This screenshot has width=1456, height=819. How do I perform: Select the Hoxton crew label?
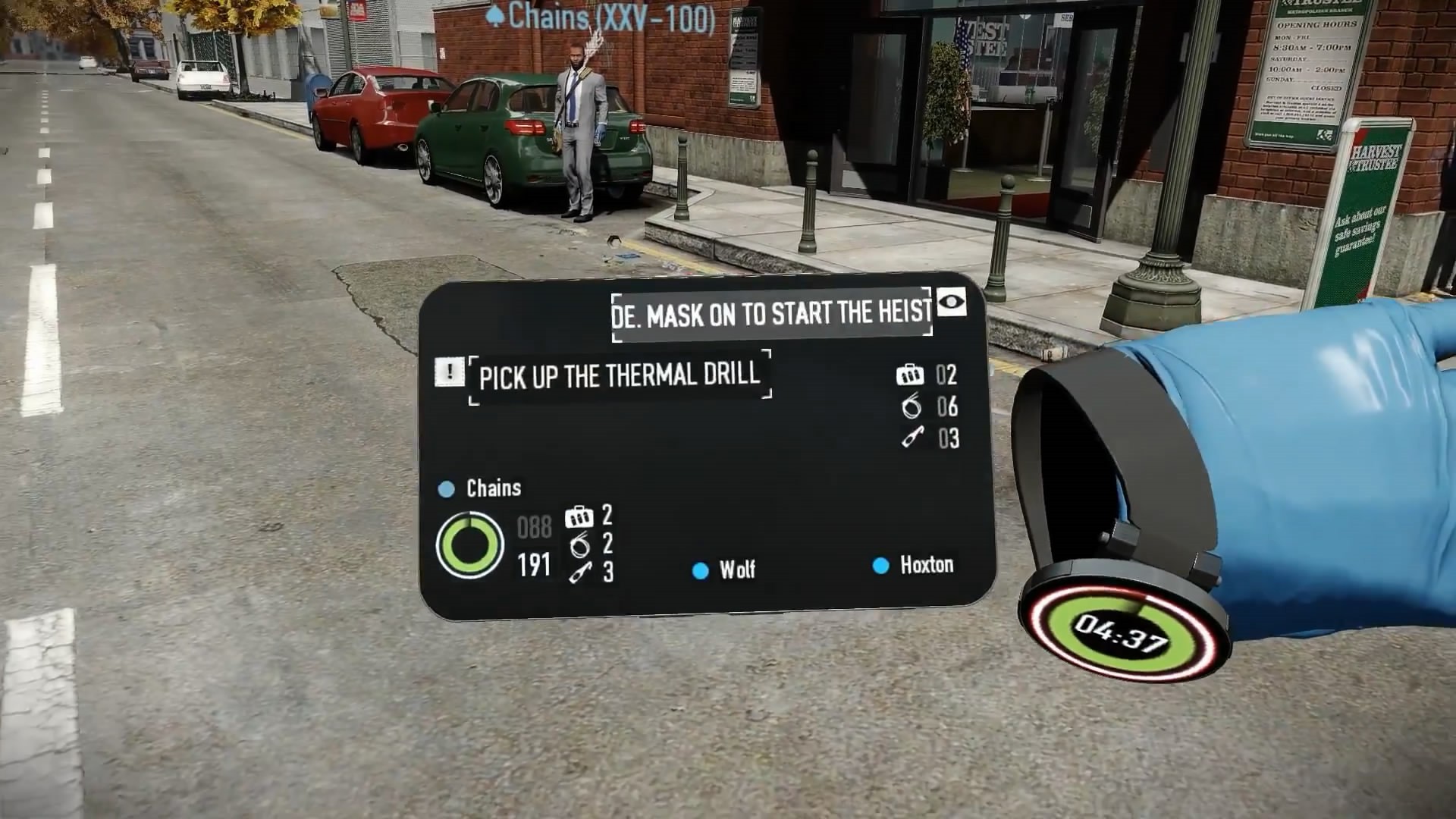coord(927,564)
